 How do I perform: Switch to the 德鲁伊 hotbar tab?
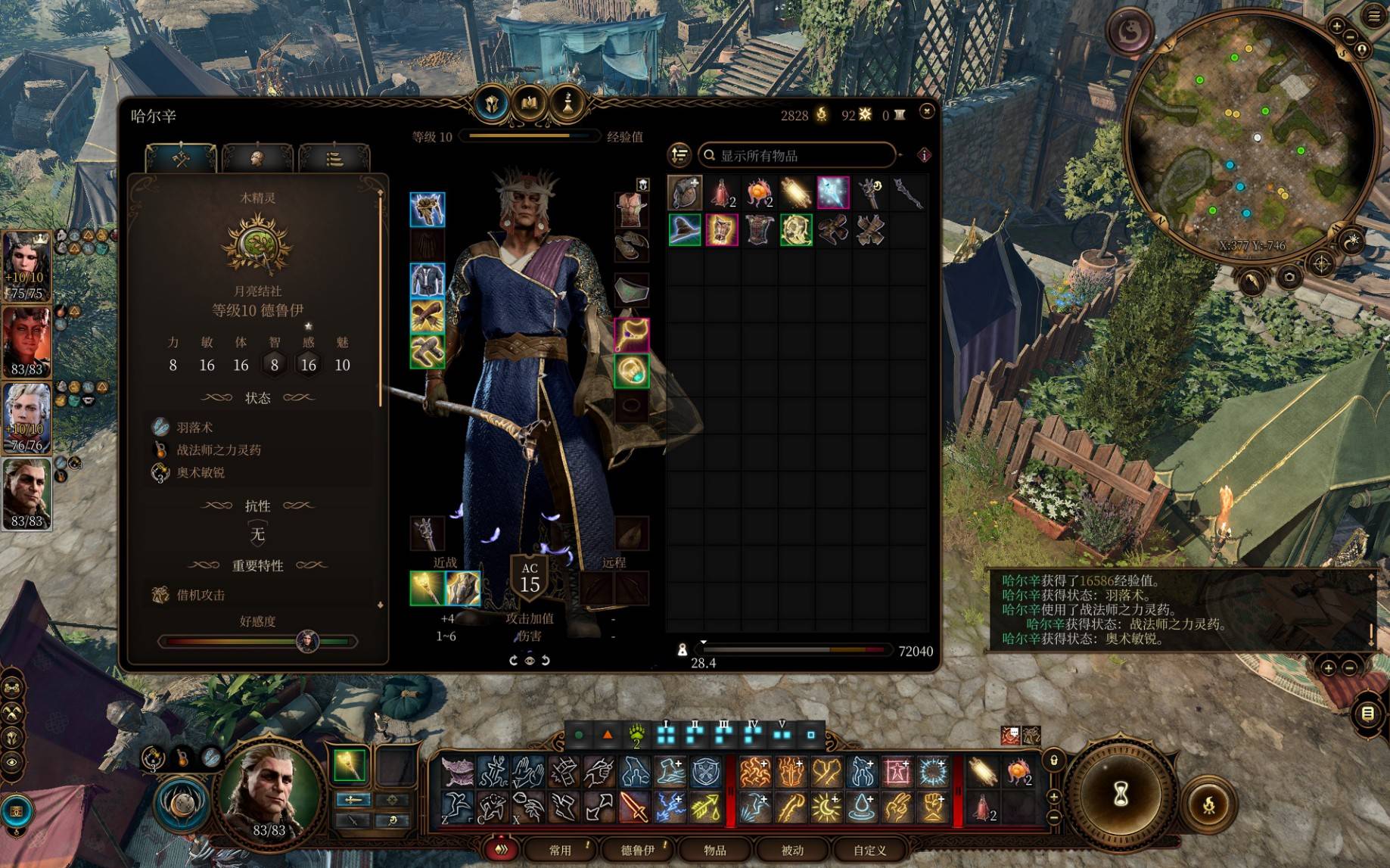(638, 850)
